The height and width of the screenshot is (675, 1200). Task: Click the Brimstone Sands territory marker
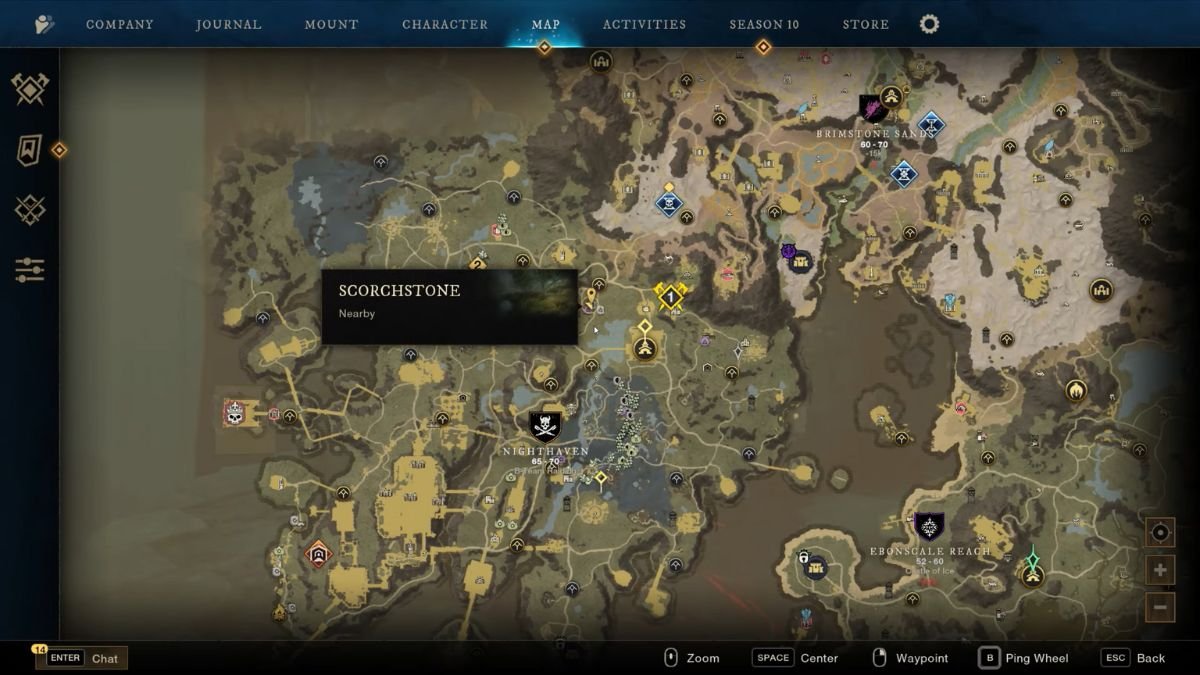pos(873,108)
